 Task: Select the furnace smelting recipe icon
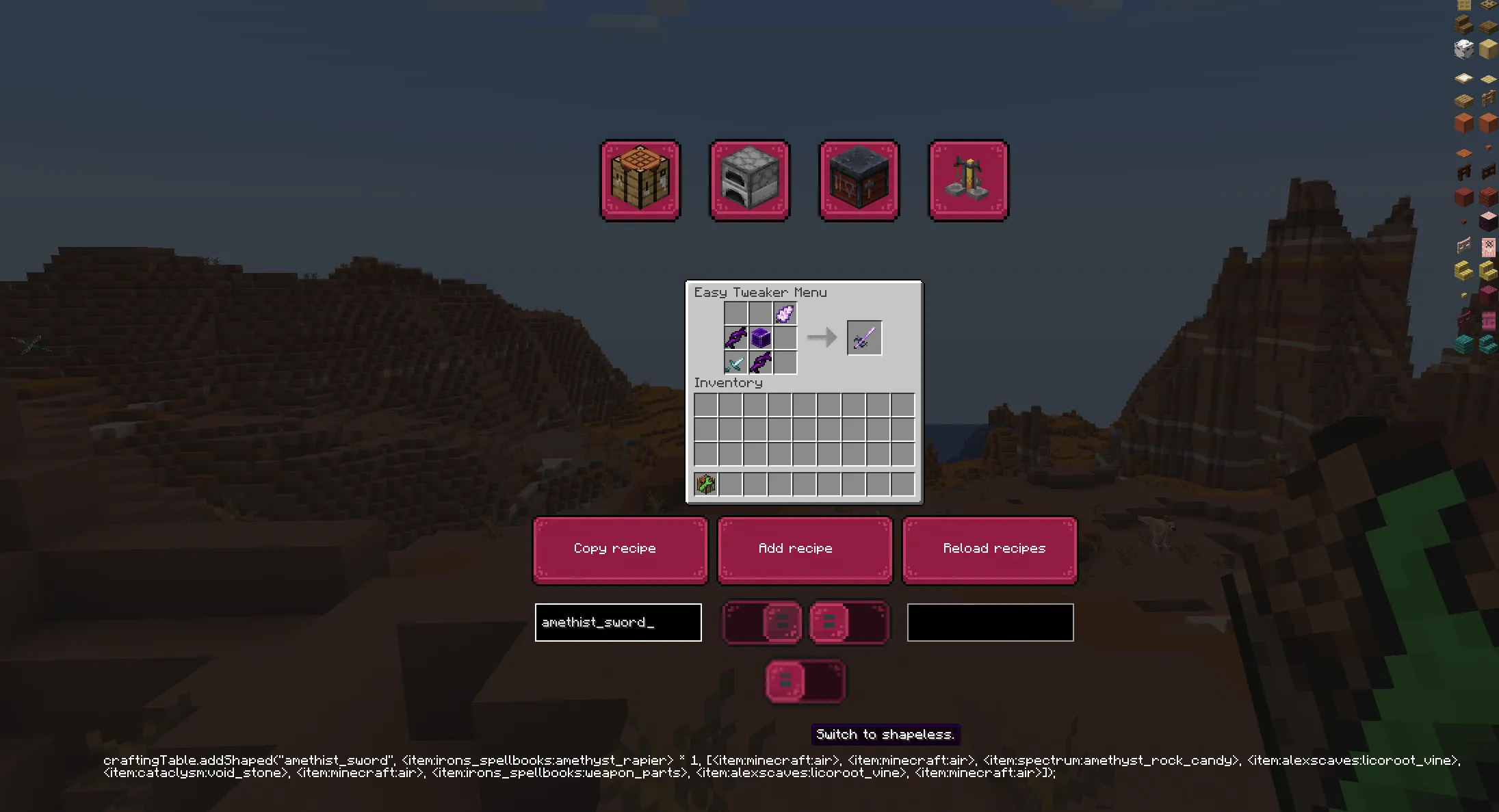click(x=749, y=179)
